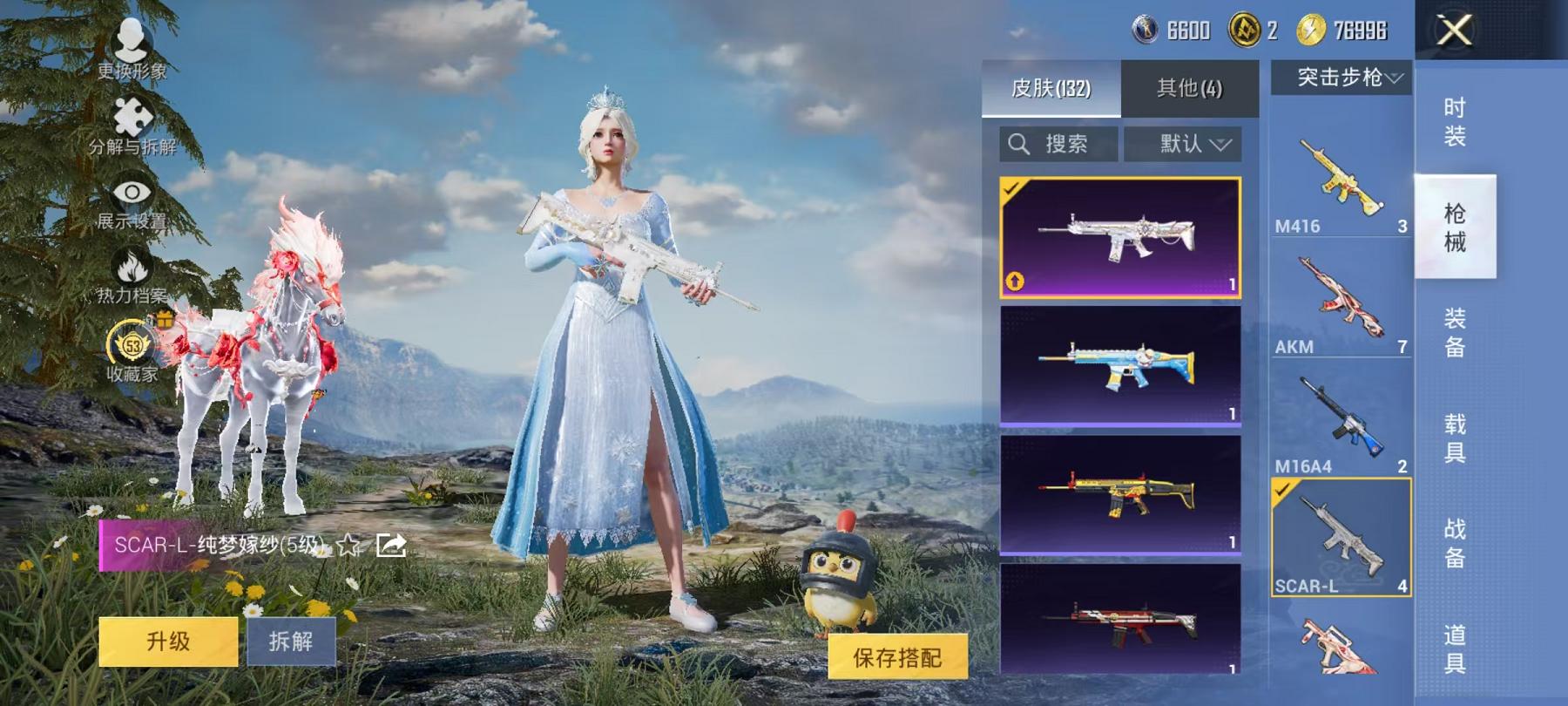Expand the upgrade arrow badge on the skin
The width and height of the screenshot is (1568, 706).
(x=1016, y=282)
